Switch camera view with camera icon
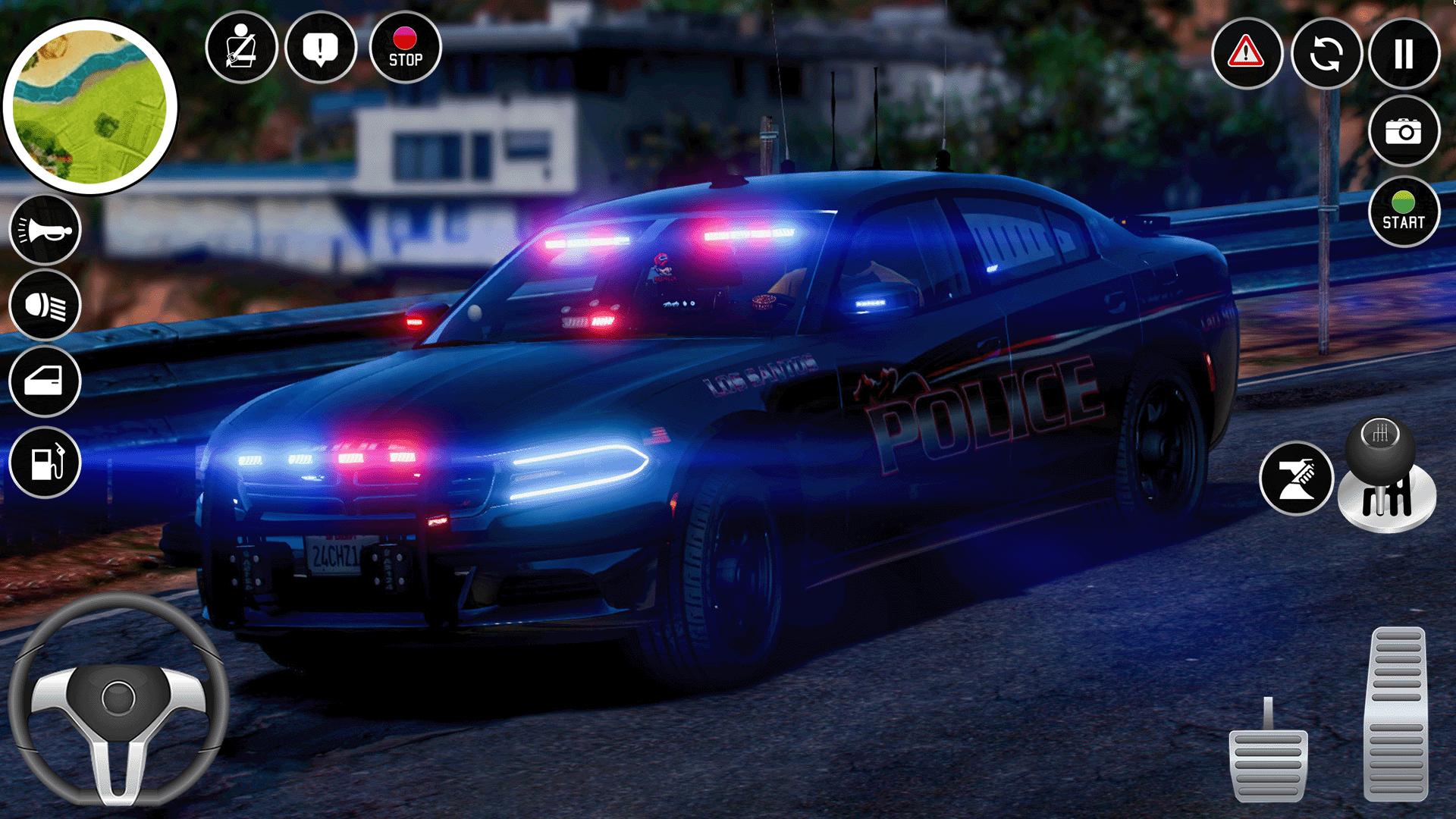Screen dimensions: 1456x819 click(x=1404, y=131)
